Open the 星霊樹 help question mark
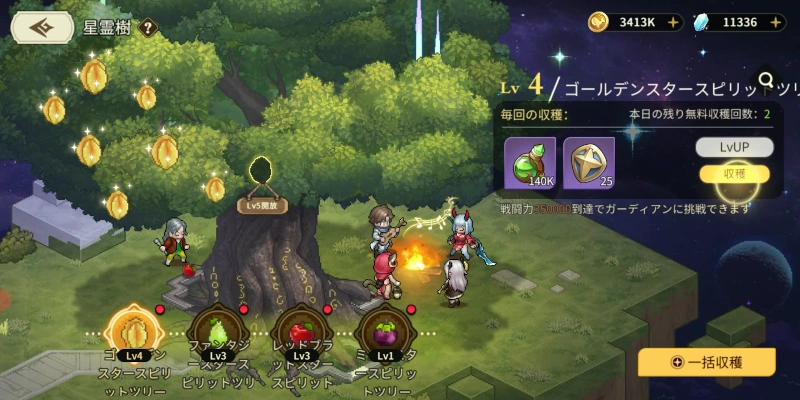This screenshot has height=400, width=800. click(149, 28)
